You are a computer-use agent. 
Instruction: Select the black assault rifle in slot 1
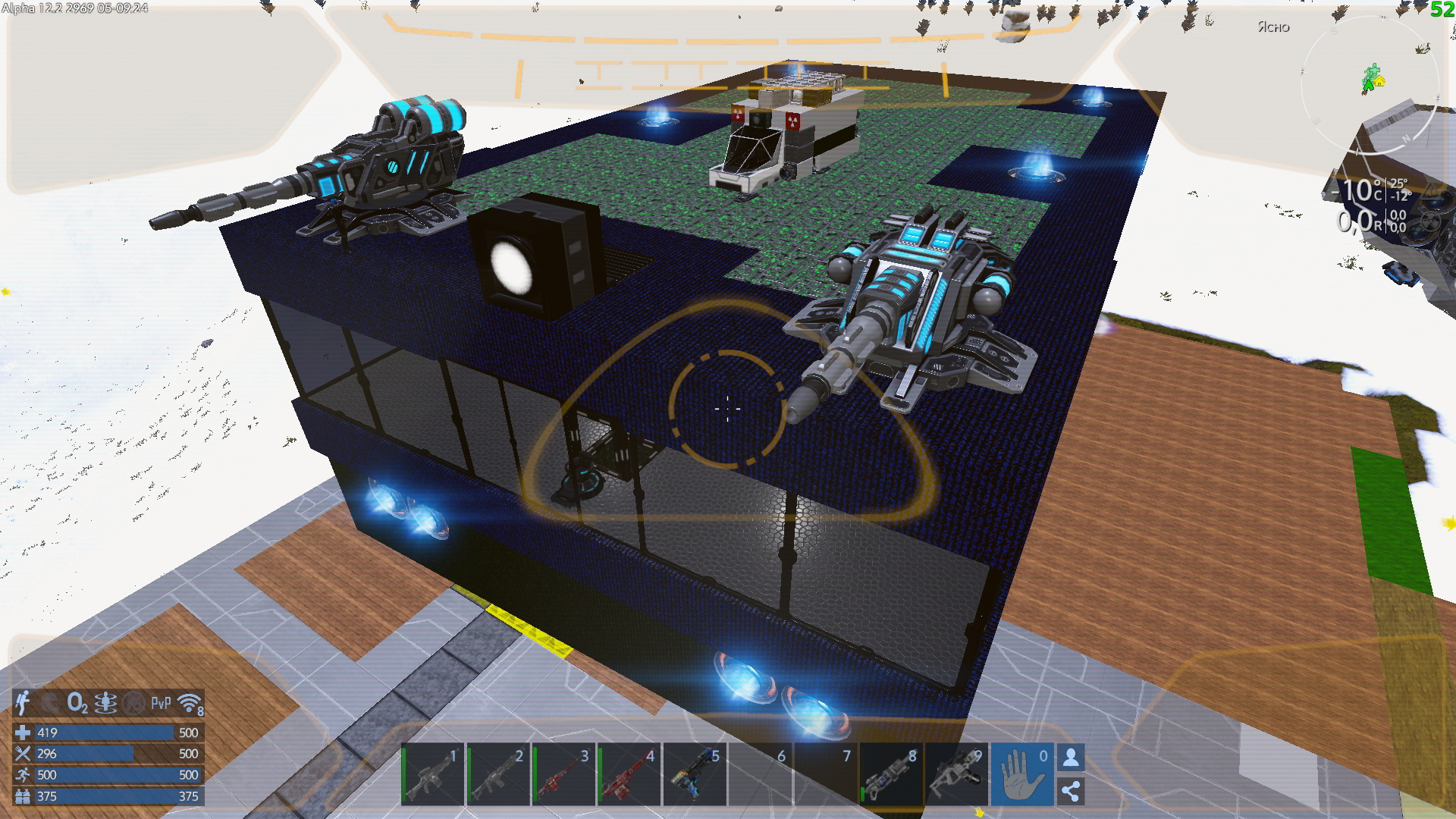click(432, 774)
